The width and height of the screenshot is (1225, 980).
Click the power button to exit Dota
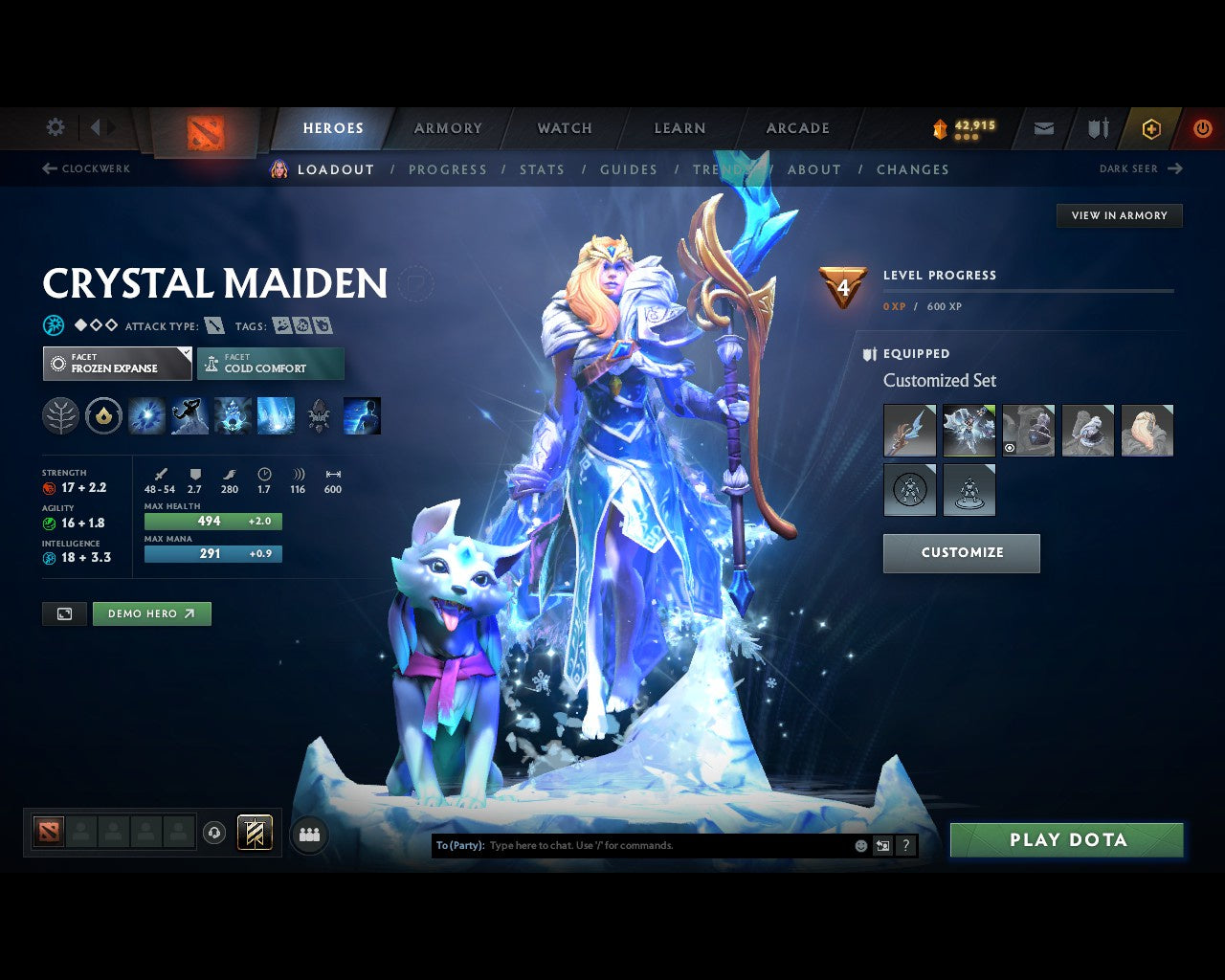tap(1203, 128)
